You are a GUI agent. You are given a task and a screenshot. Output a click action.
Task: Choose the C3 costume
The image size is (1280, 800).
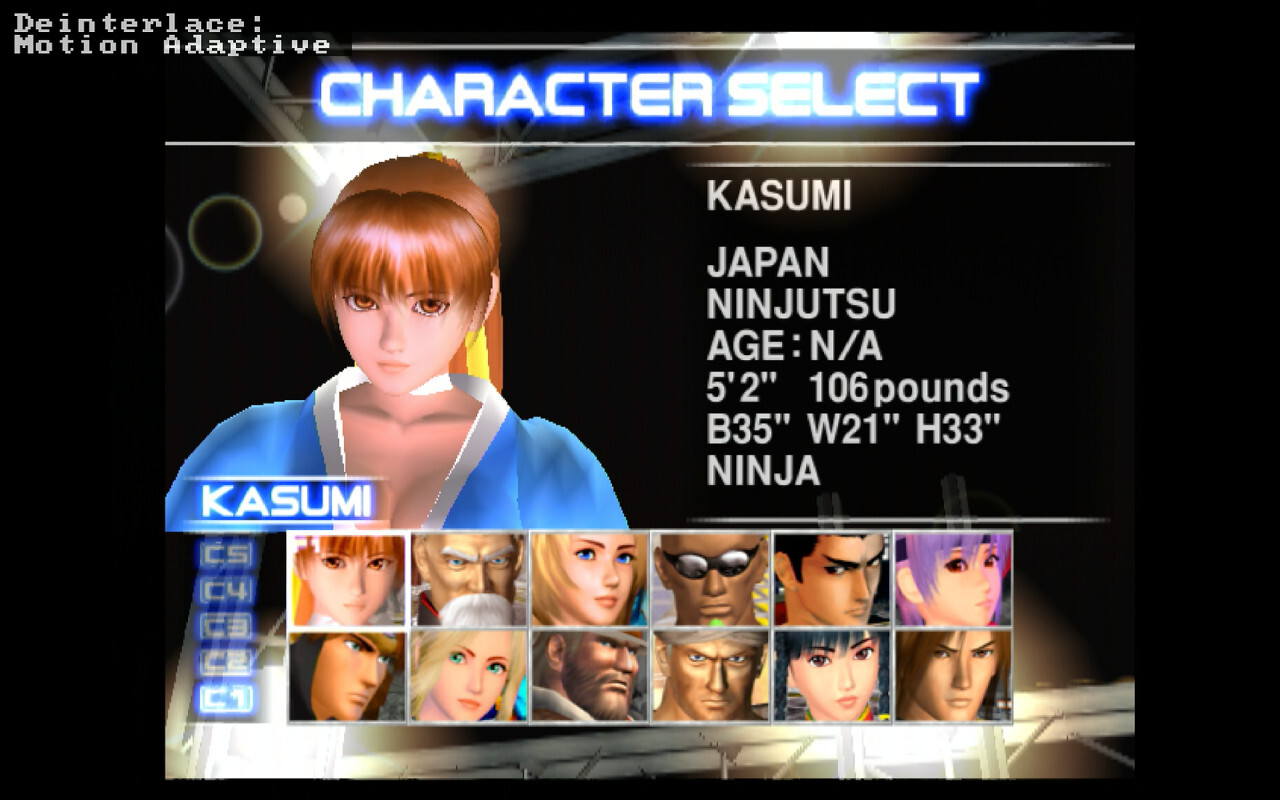[x=227, y=627]
